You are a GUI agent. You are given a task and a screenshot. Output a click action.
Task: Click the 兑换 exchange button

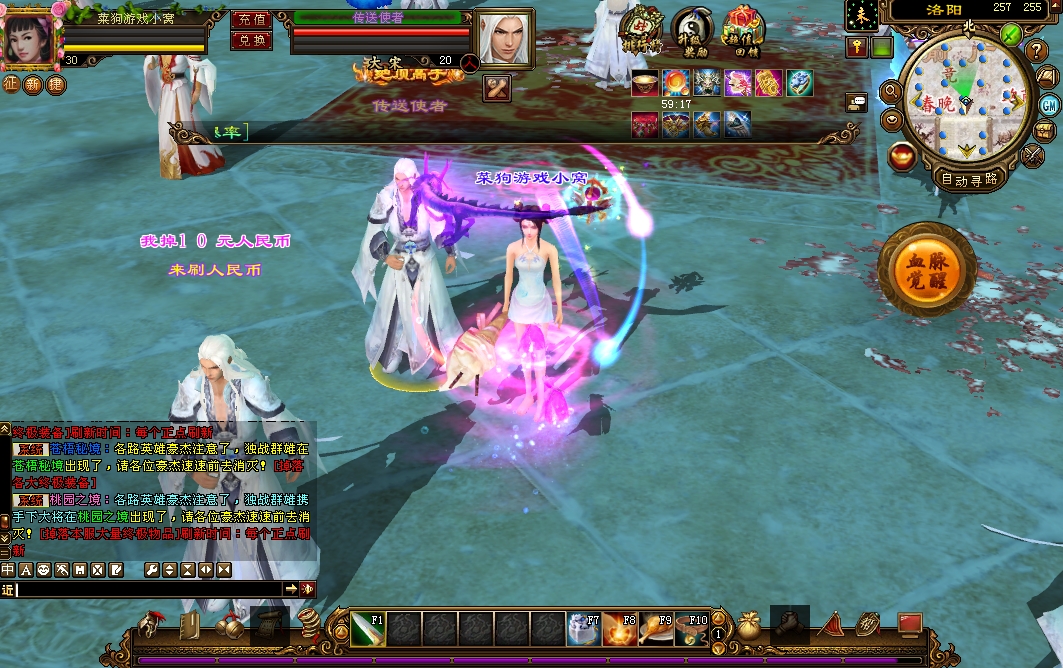(250, 40)
